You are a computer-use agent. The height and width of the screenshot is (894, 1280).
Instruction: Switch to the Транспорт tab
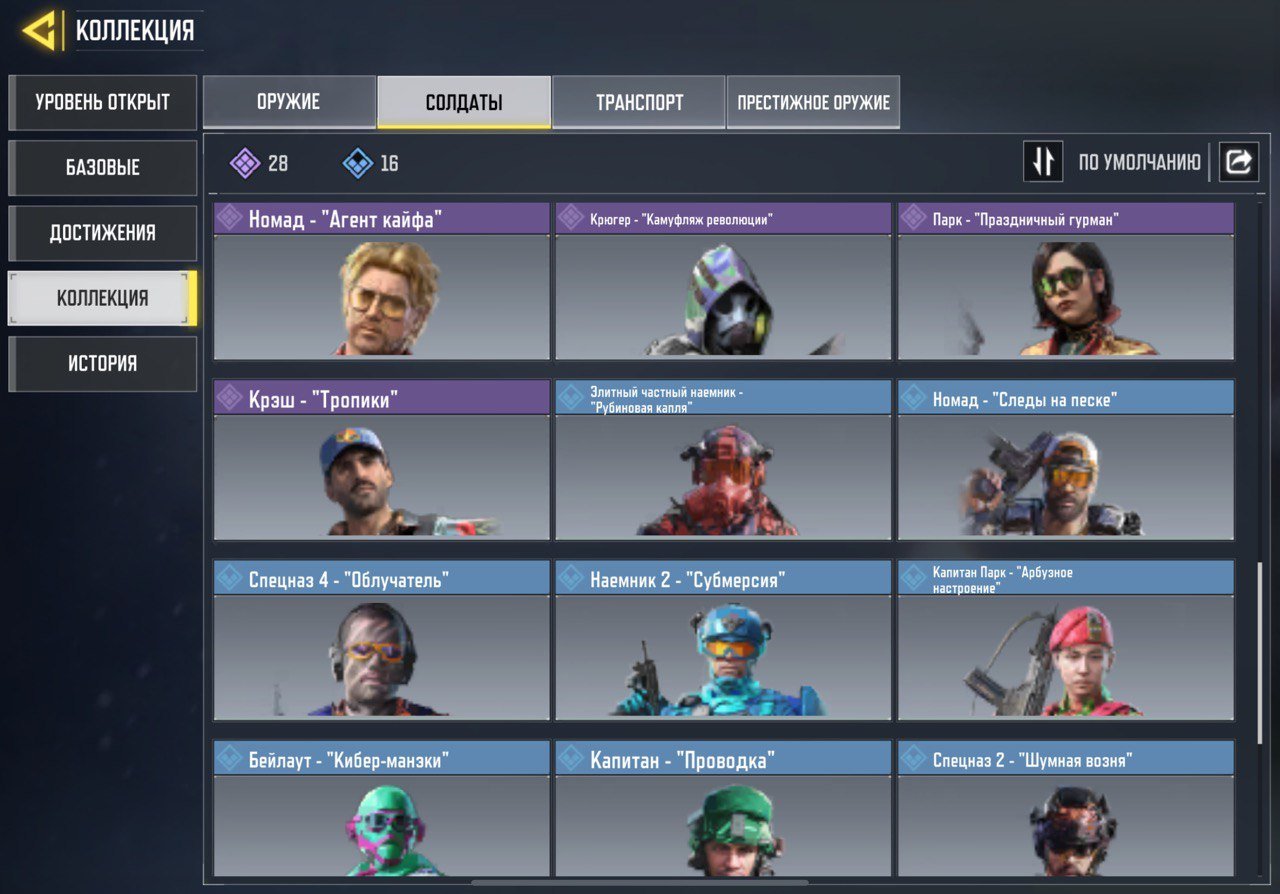click(x=639, y=102)
